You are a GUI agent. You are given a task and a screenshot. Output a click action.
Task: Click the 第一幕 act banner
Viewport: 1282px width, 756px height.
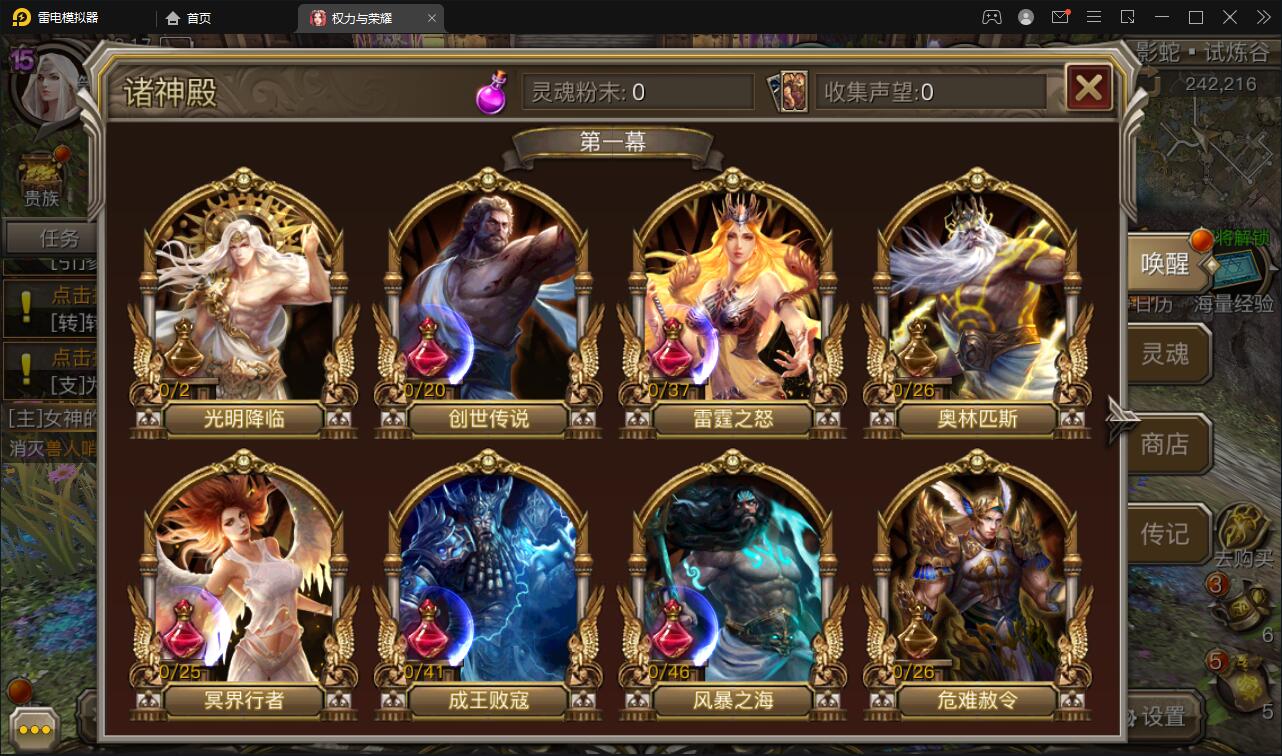[610, 141]
